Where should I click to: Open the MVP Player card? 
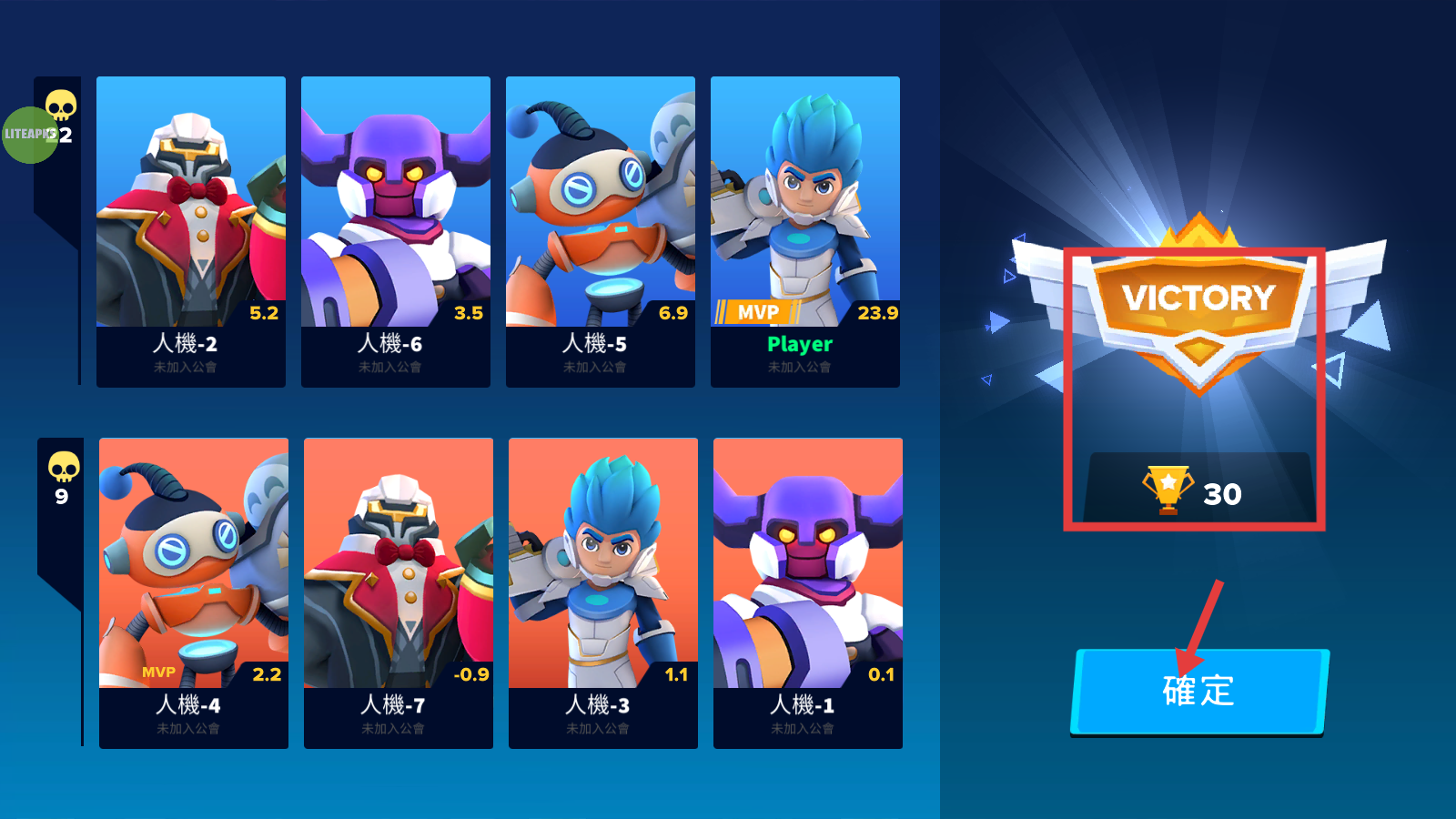pos(805,232)
